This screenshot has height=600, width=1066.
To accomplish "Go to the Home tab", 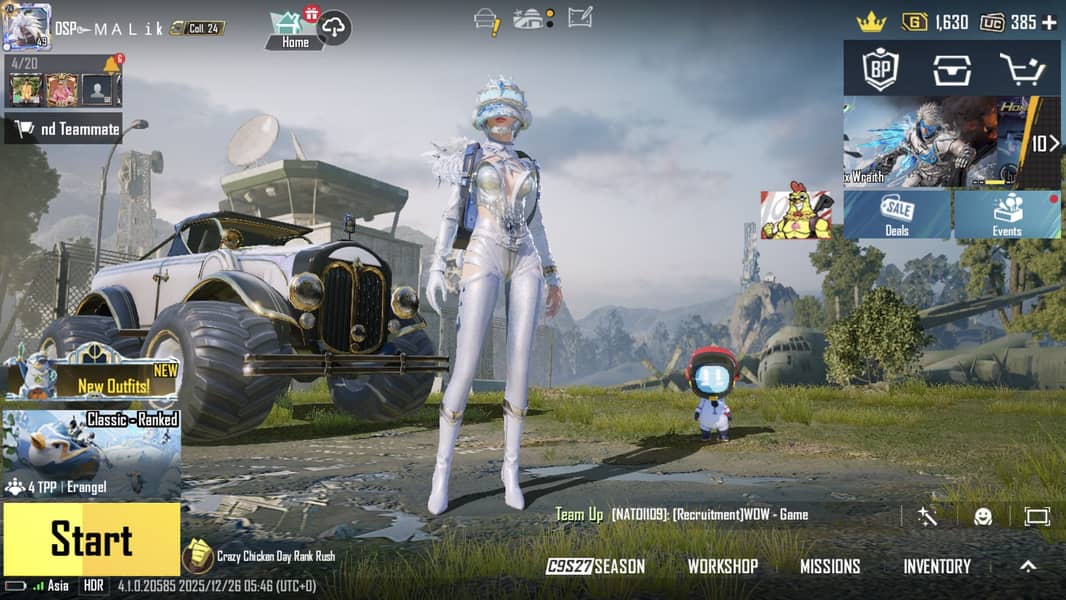I will 295,30.
